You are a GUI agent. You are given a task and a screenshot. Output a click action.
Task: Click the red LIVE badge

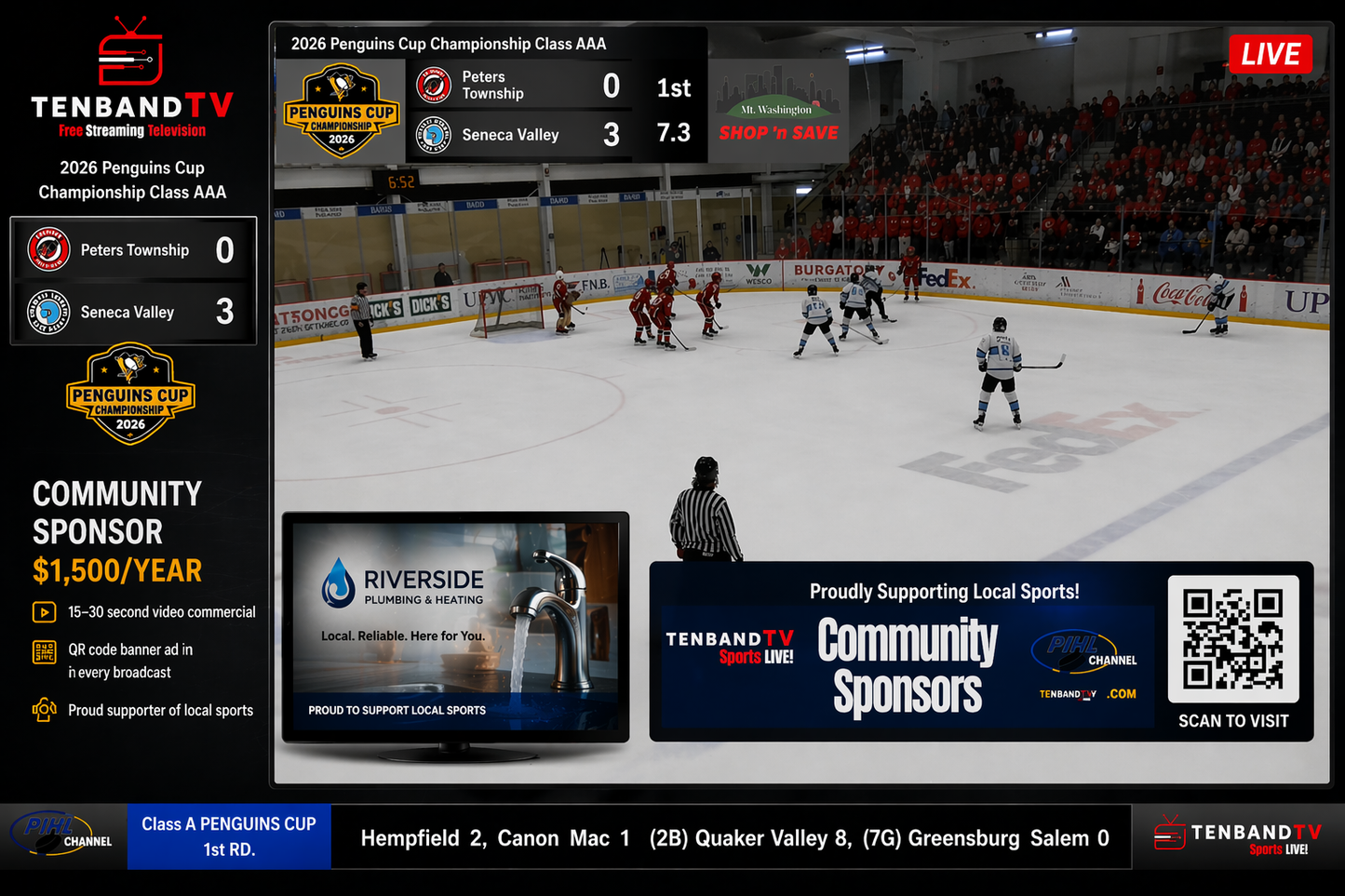tap(1270, 54)
